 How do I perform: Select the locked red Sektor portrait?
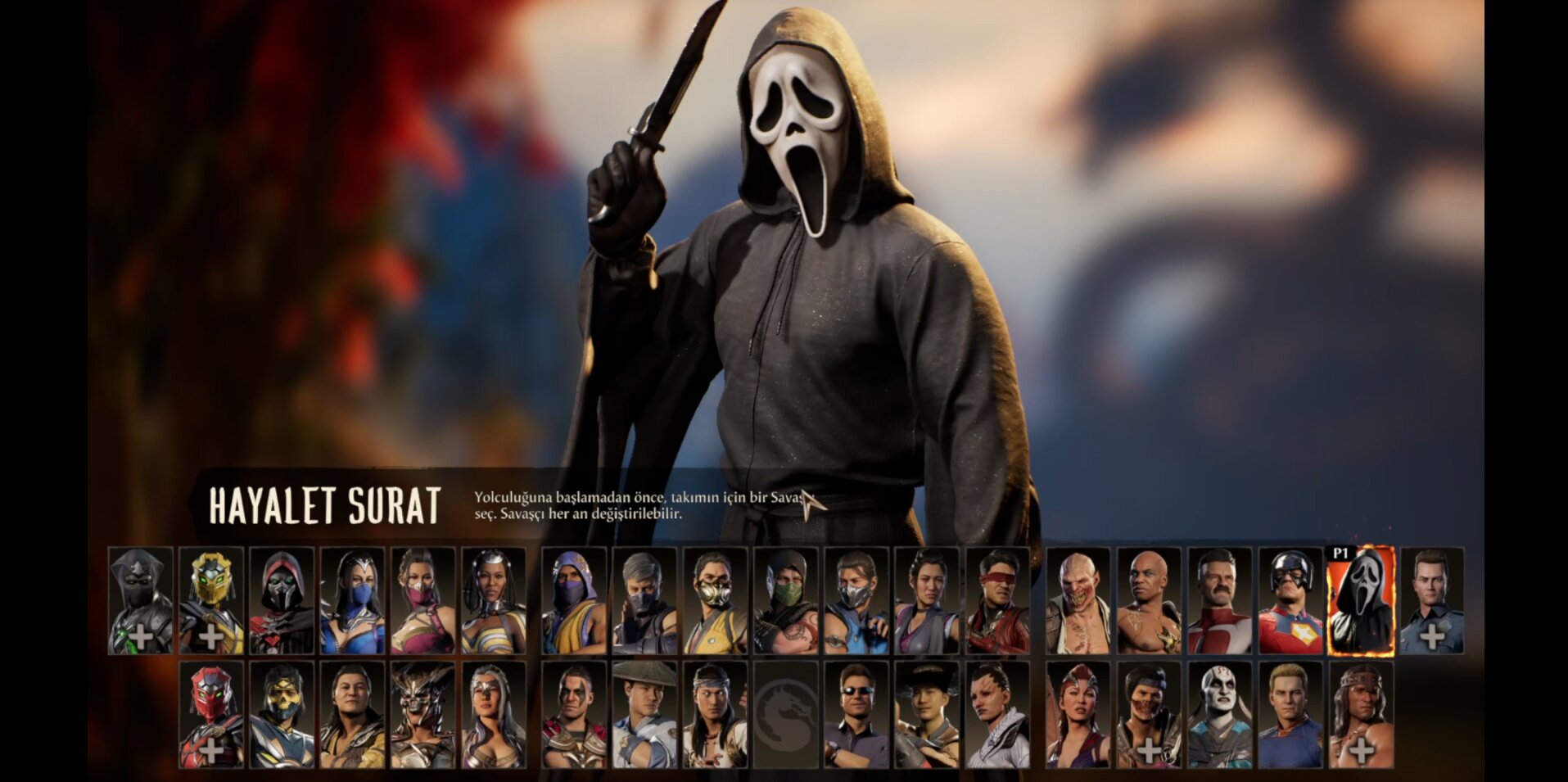(x=210, y=715)
